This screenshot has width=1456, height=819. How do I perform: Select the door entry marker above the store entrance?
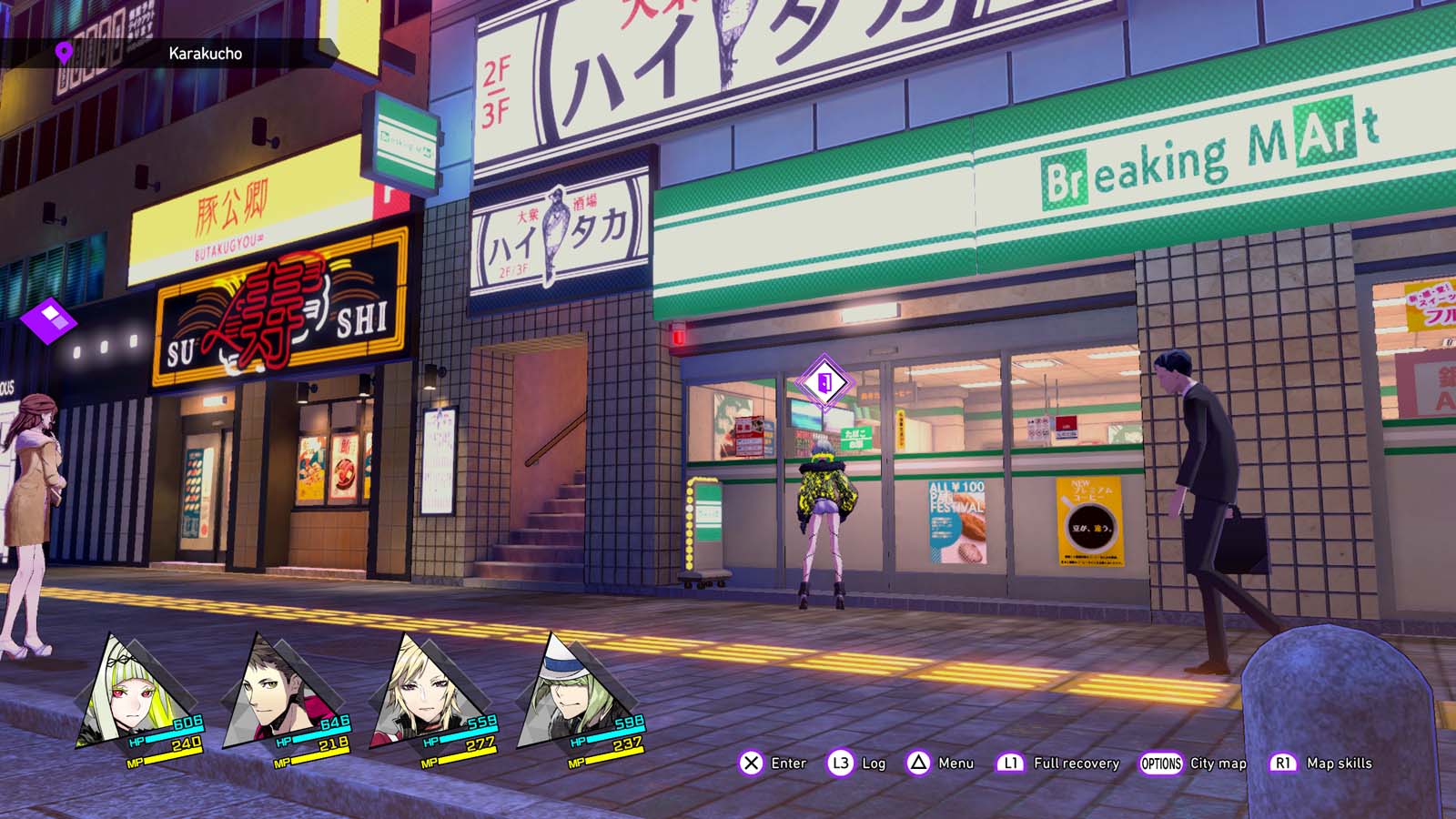pos(824,383)
